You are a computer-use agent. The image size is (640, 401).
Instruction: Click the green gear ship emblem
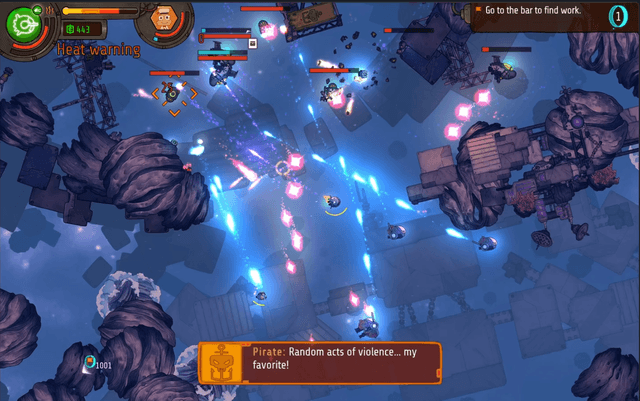(22, 25)
